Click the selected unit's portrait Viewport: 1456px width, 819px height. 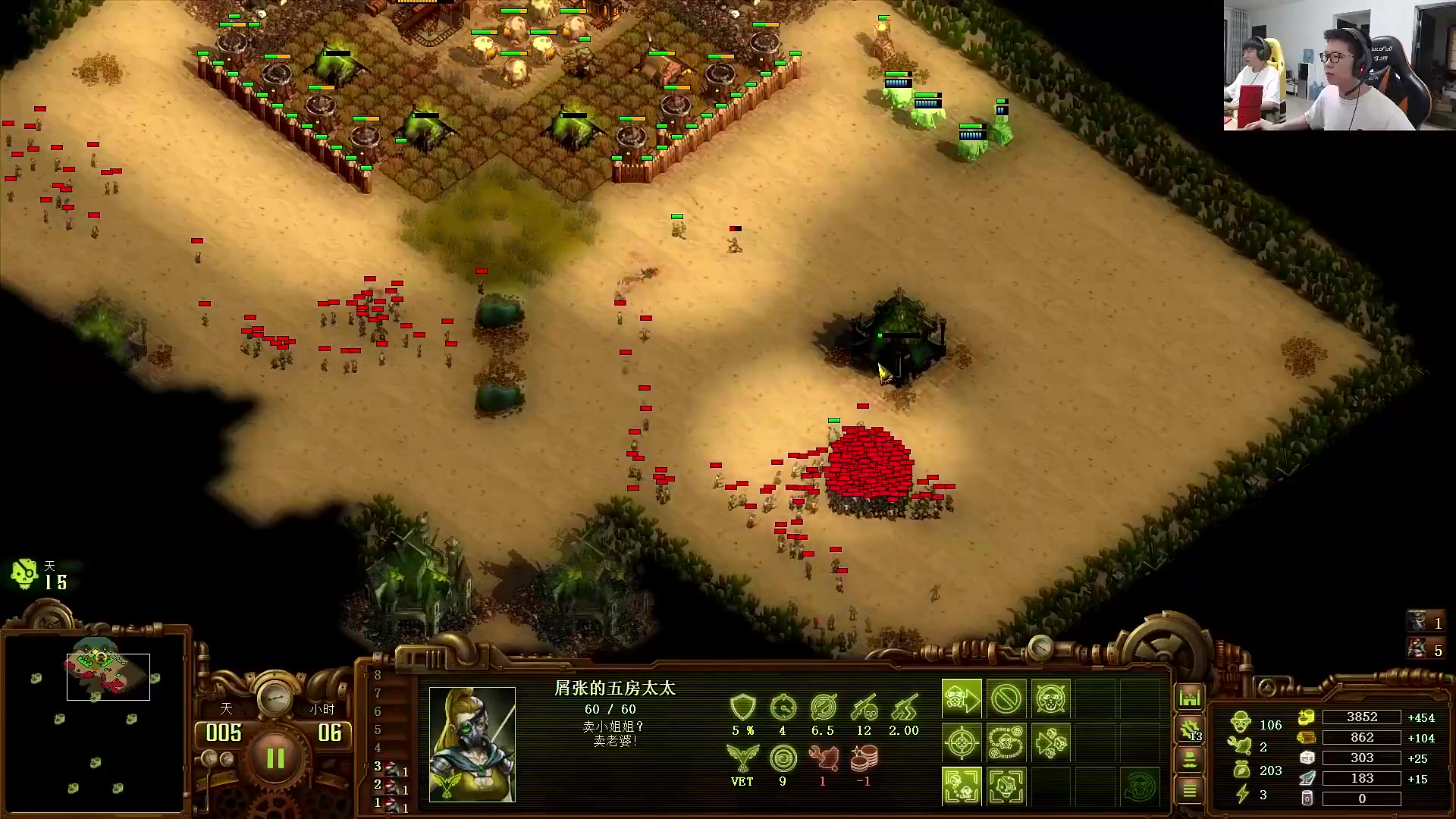tap(472, 744)
